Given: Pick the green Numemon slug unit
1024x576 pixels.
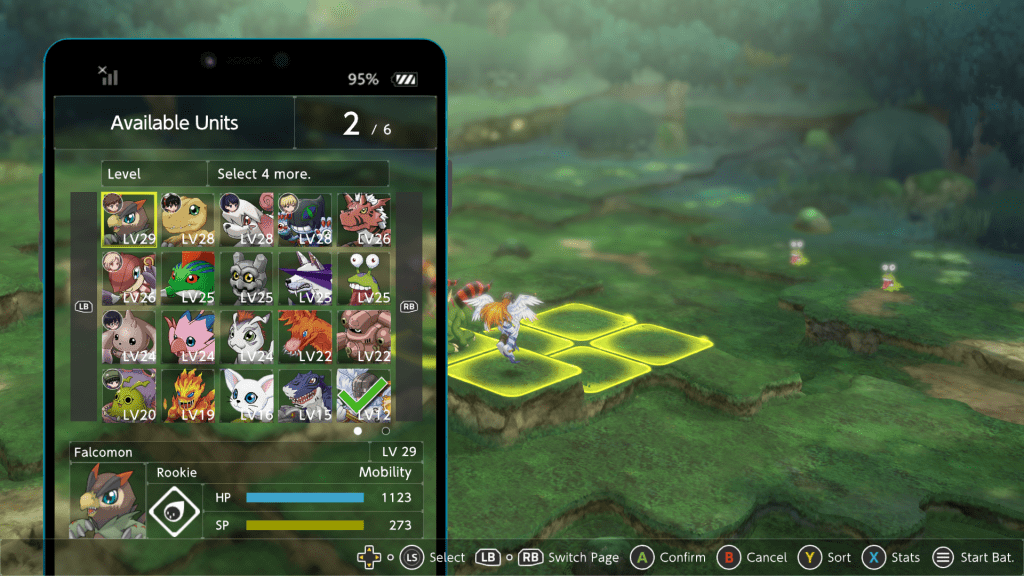Looking at the screenshot, I should click(363, 278).
